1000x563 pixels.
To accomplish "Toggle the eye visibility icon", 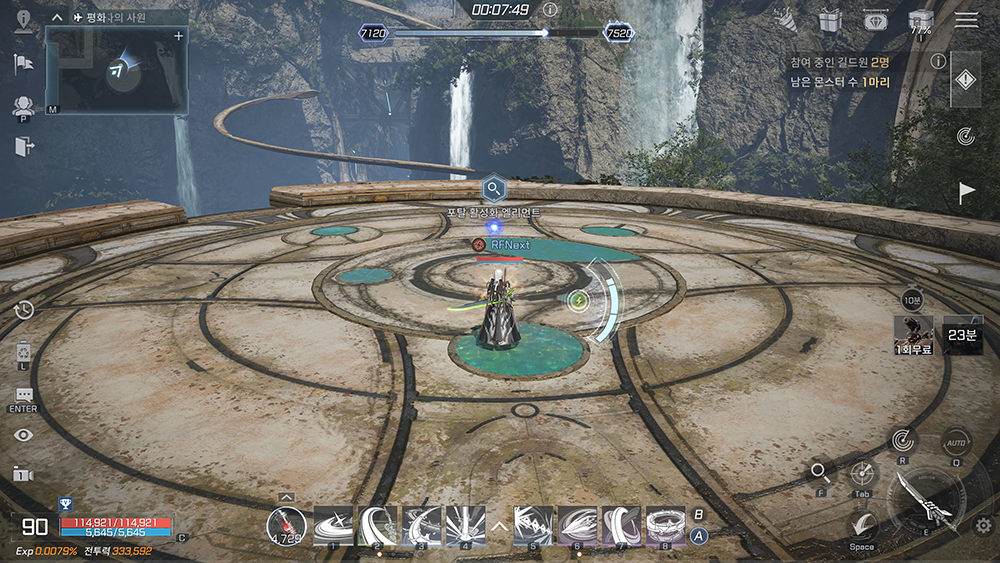I will 24,434.
